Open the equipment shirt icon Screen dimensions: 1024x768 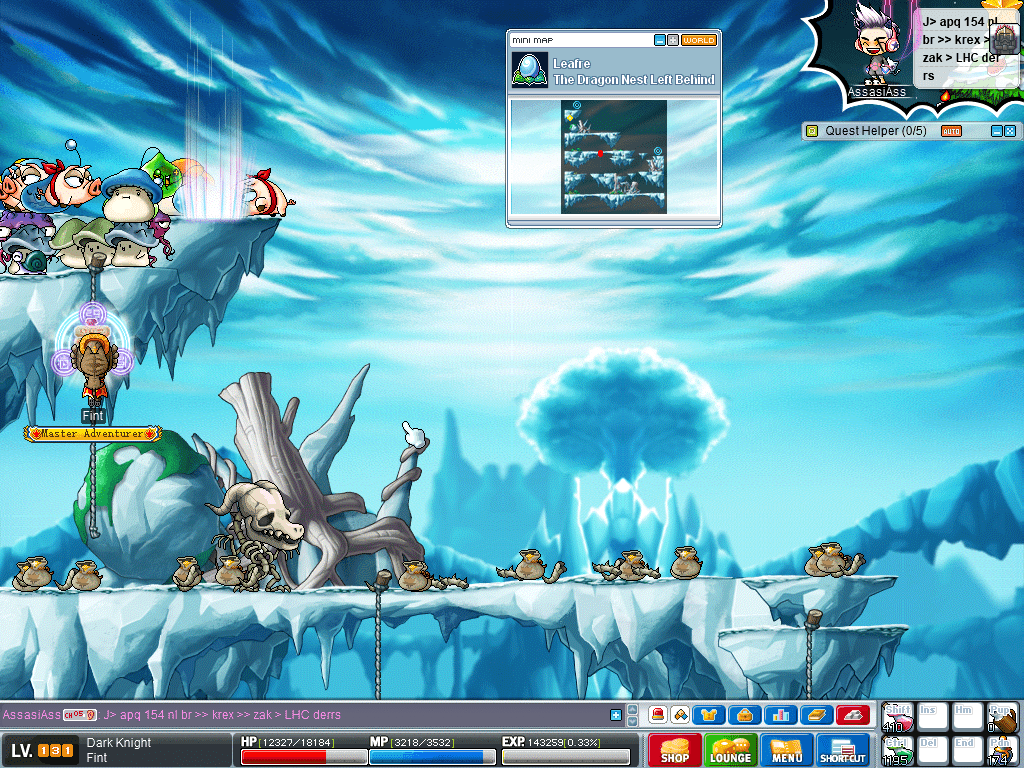[711, 714]
